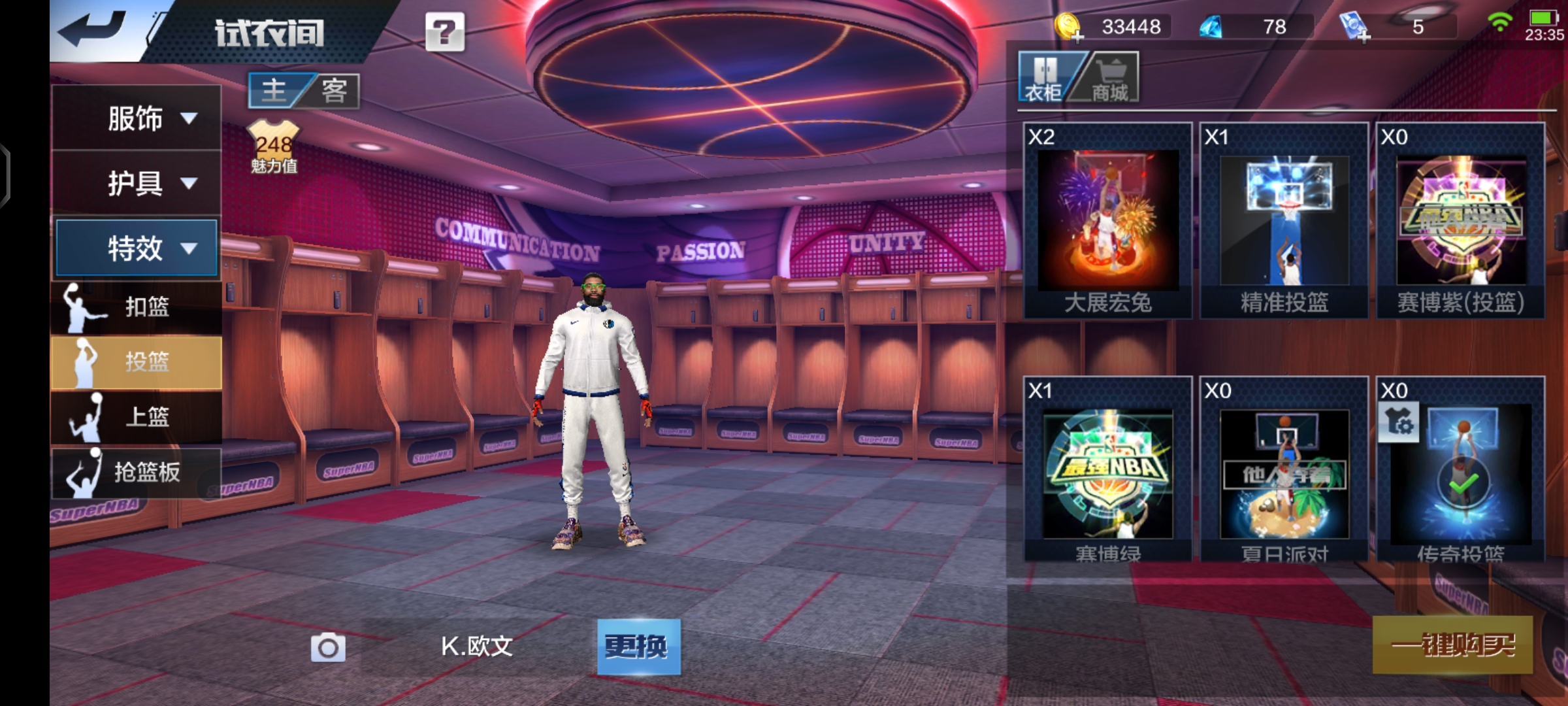This screenshot has height=706, width=1568.
Task: Choose the 夏日派对 beach effect card
Action: 1284,471
